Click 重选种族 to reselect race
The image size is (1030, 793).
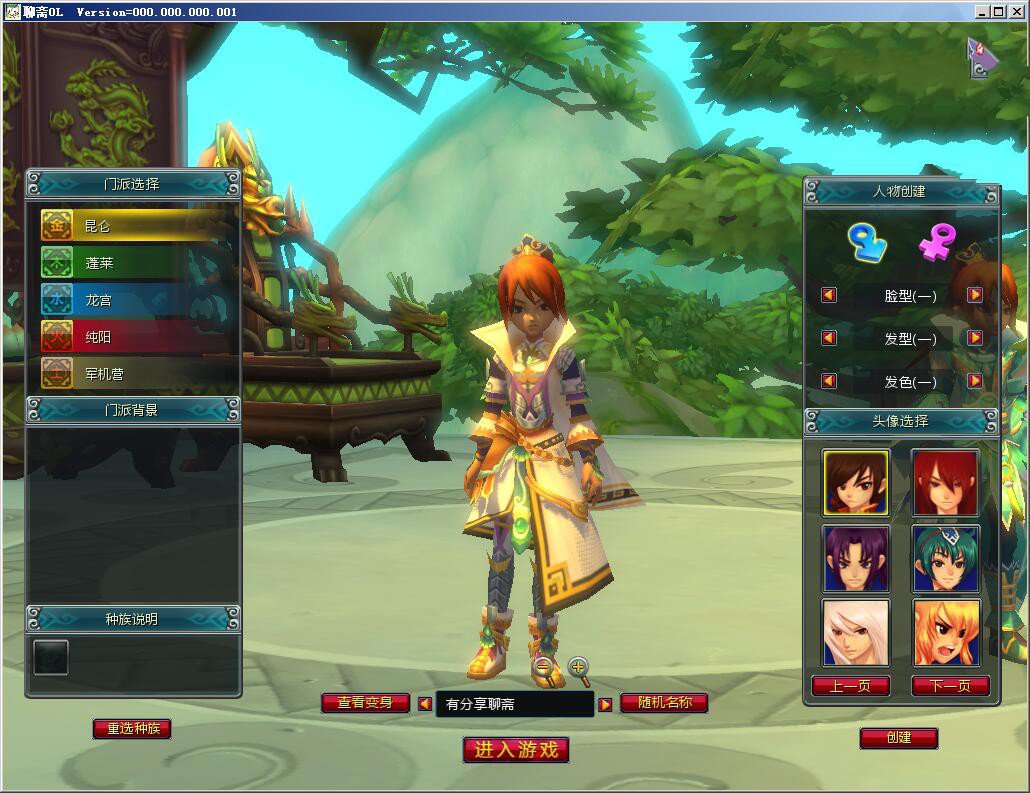132,729
